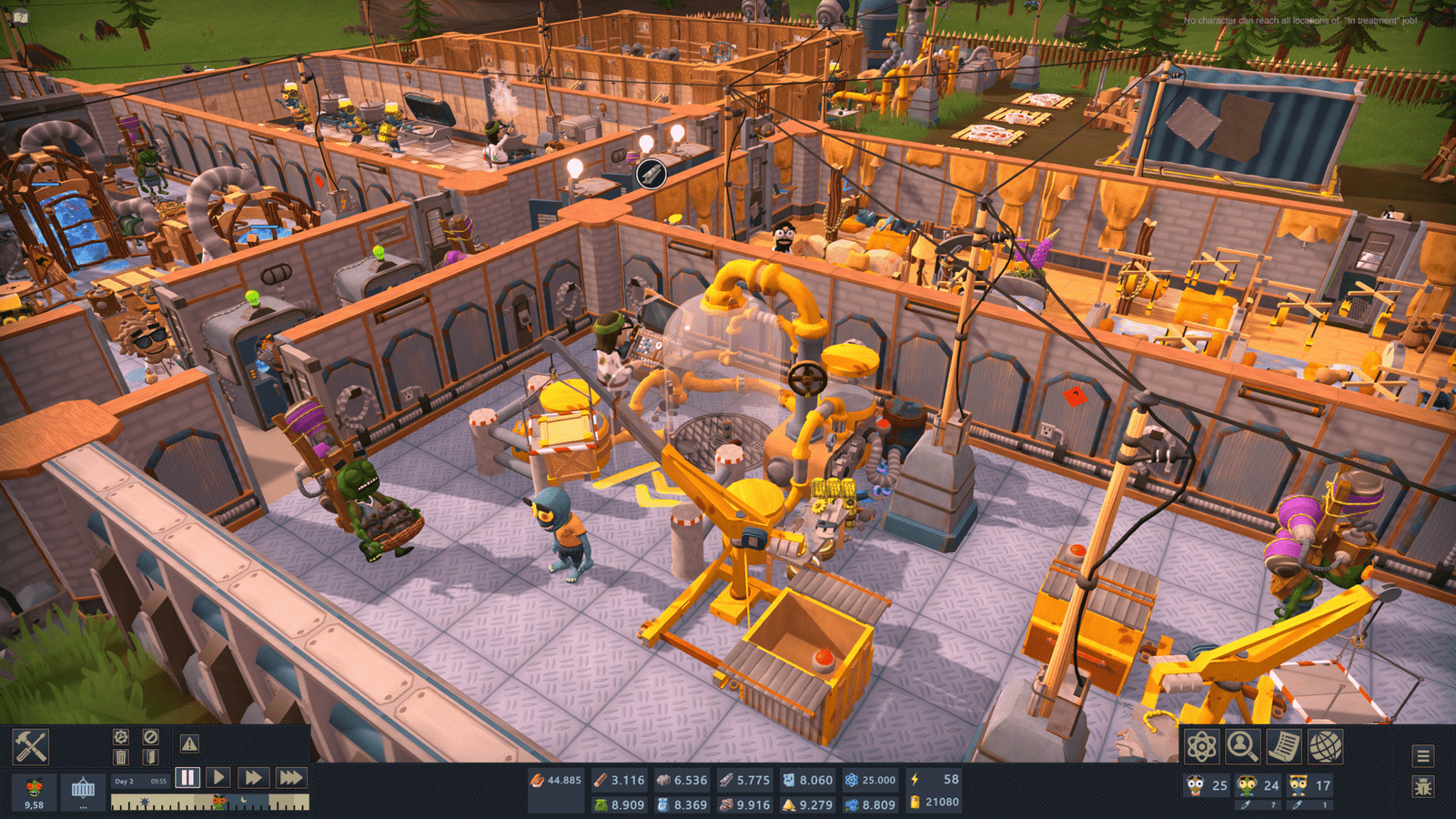Open the hamburger main menu
This screenshot has height=819, width=1456.
point(1423,755)
